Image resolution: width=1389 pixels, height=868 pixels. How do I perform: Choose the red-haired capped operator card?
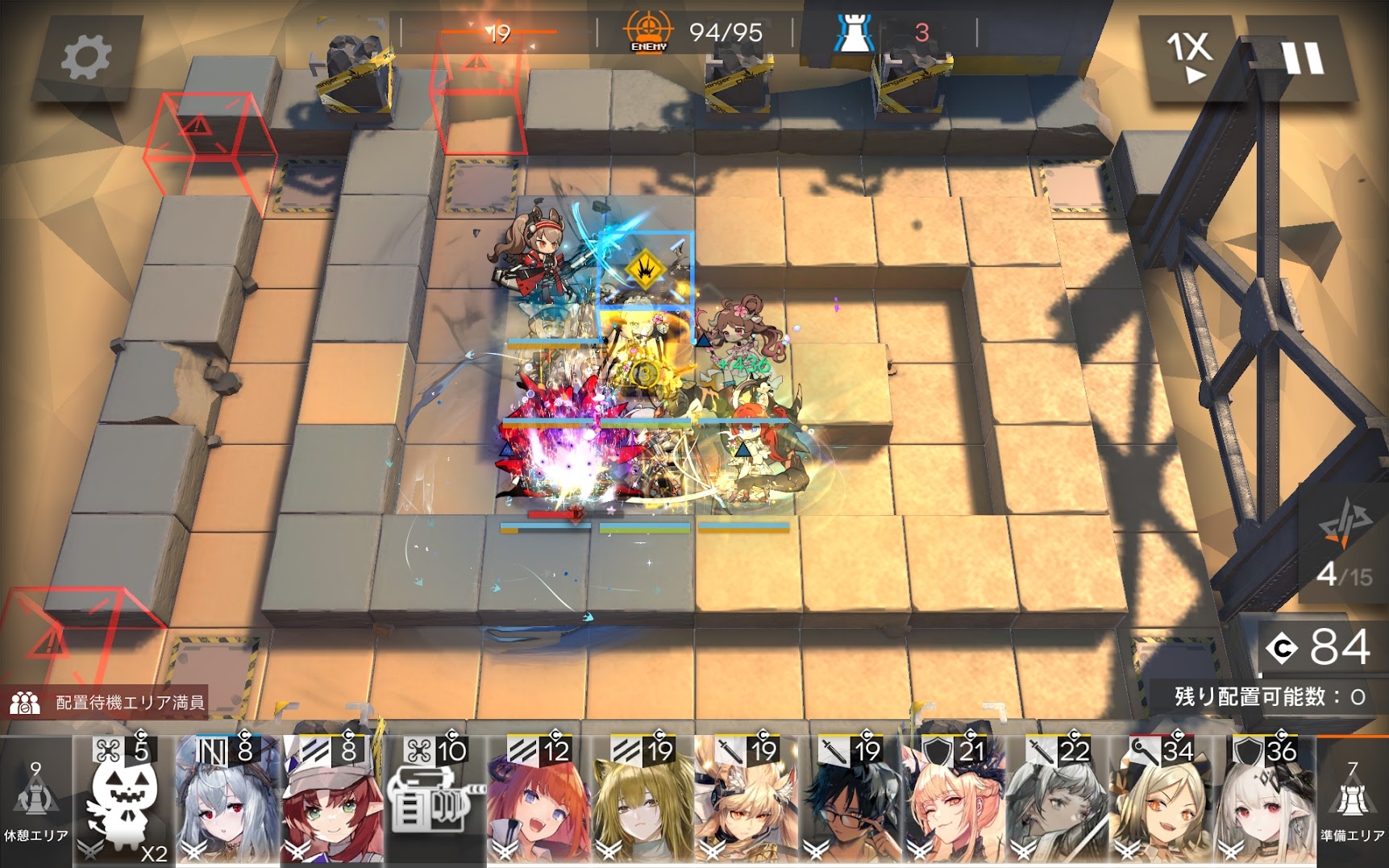(x=331, y=802)
